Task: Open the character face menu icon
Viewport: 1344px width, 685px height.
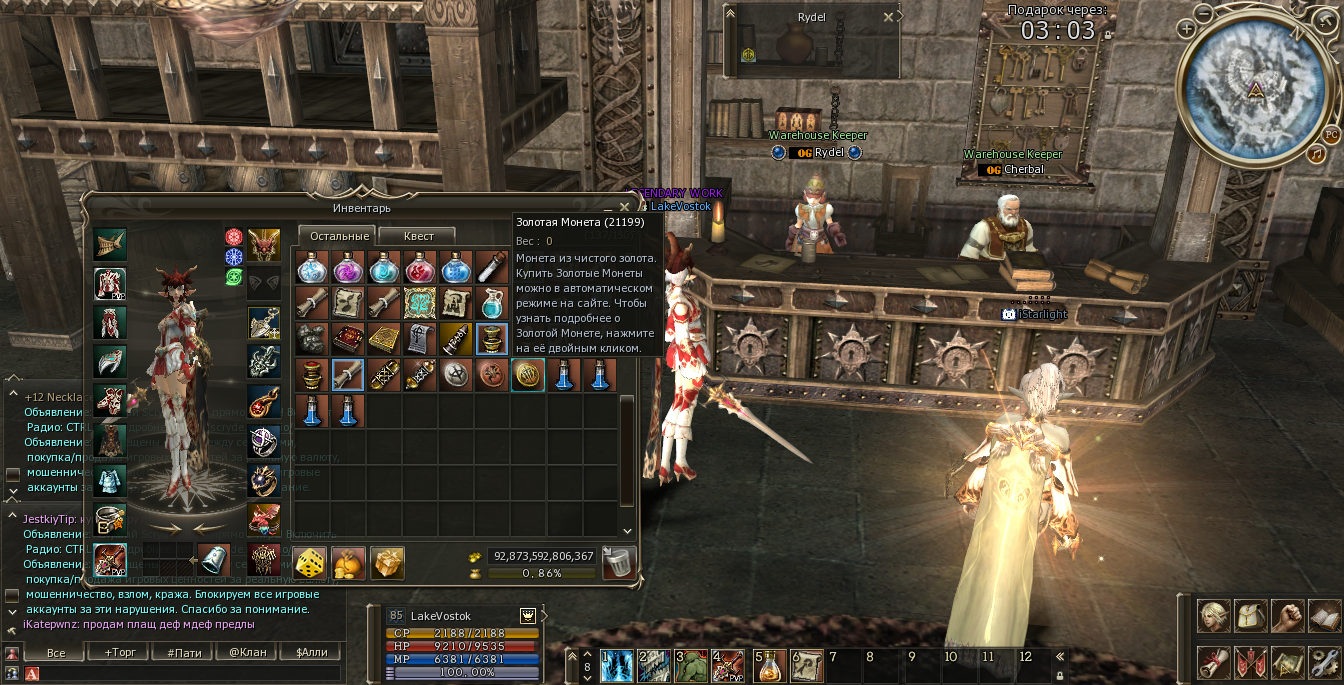Action: (1215, 615)
